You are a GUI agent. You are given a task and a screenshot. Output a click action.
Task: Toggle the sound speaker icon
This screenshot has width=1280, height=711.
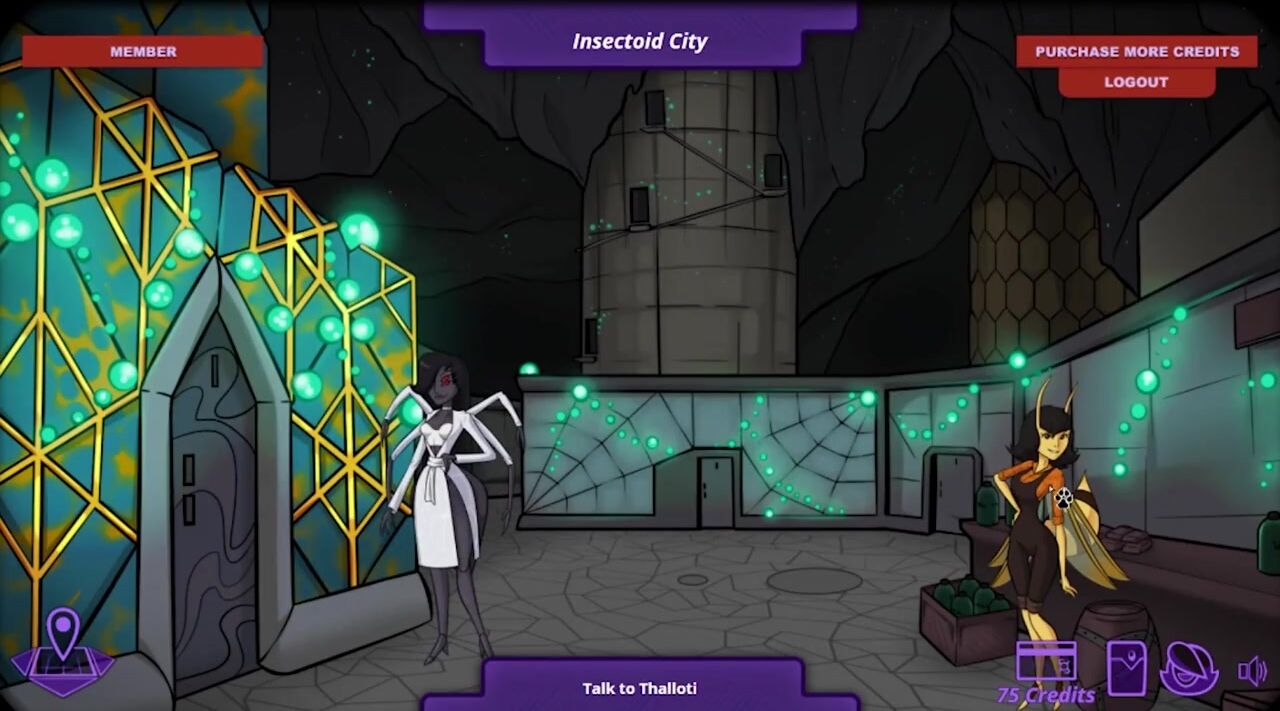click(x=1252, y=670)
